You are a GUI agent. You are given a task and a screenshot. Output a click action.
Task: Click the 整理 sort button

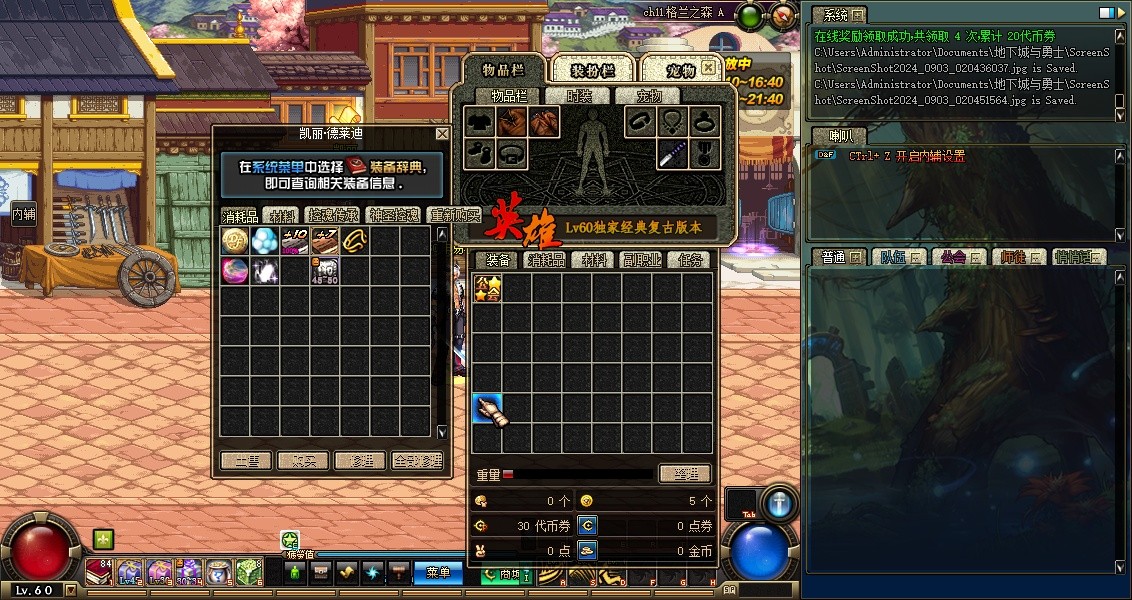(x=685, y=474)
